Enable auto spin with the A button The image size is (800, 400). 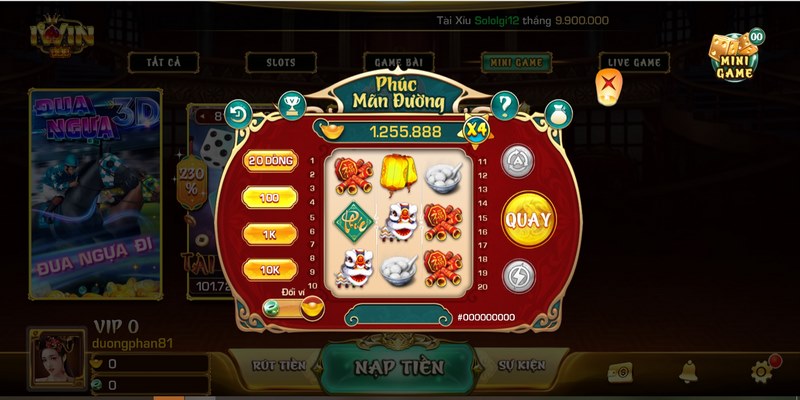point(516,160)
